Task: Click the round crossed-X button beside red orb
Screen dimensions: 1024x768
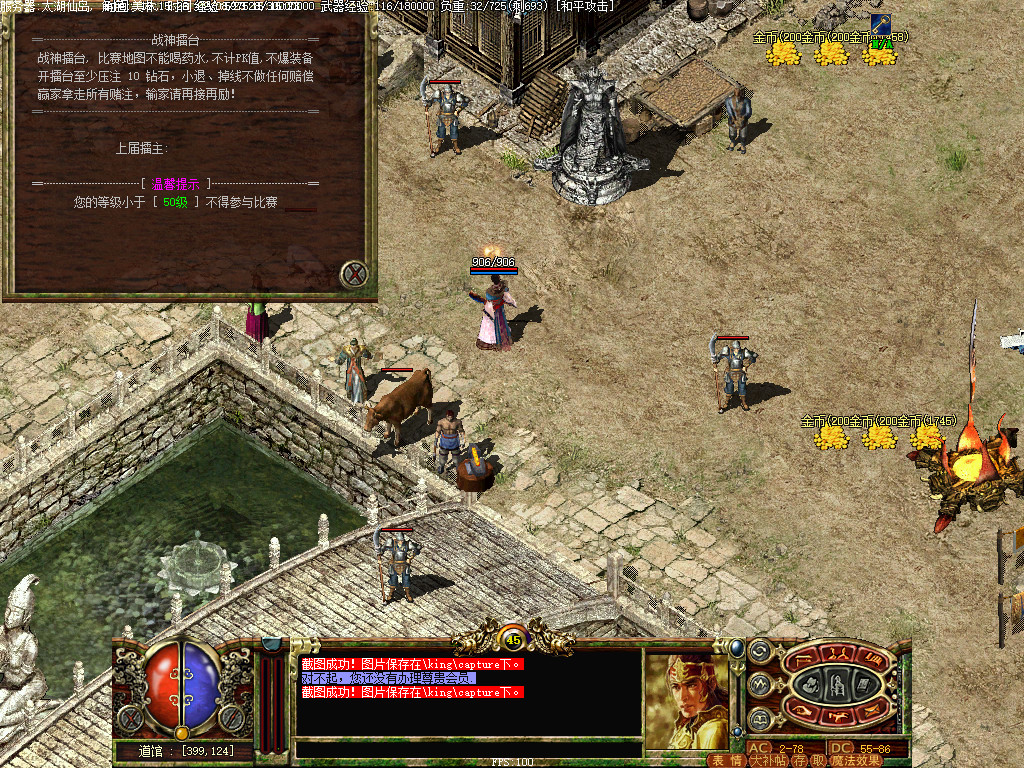Action: 131,717
